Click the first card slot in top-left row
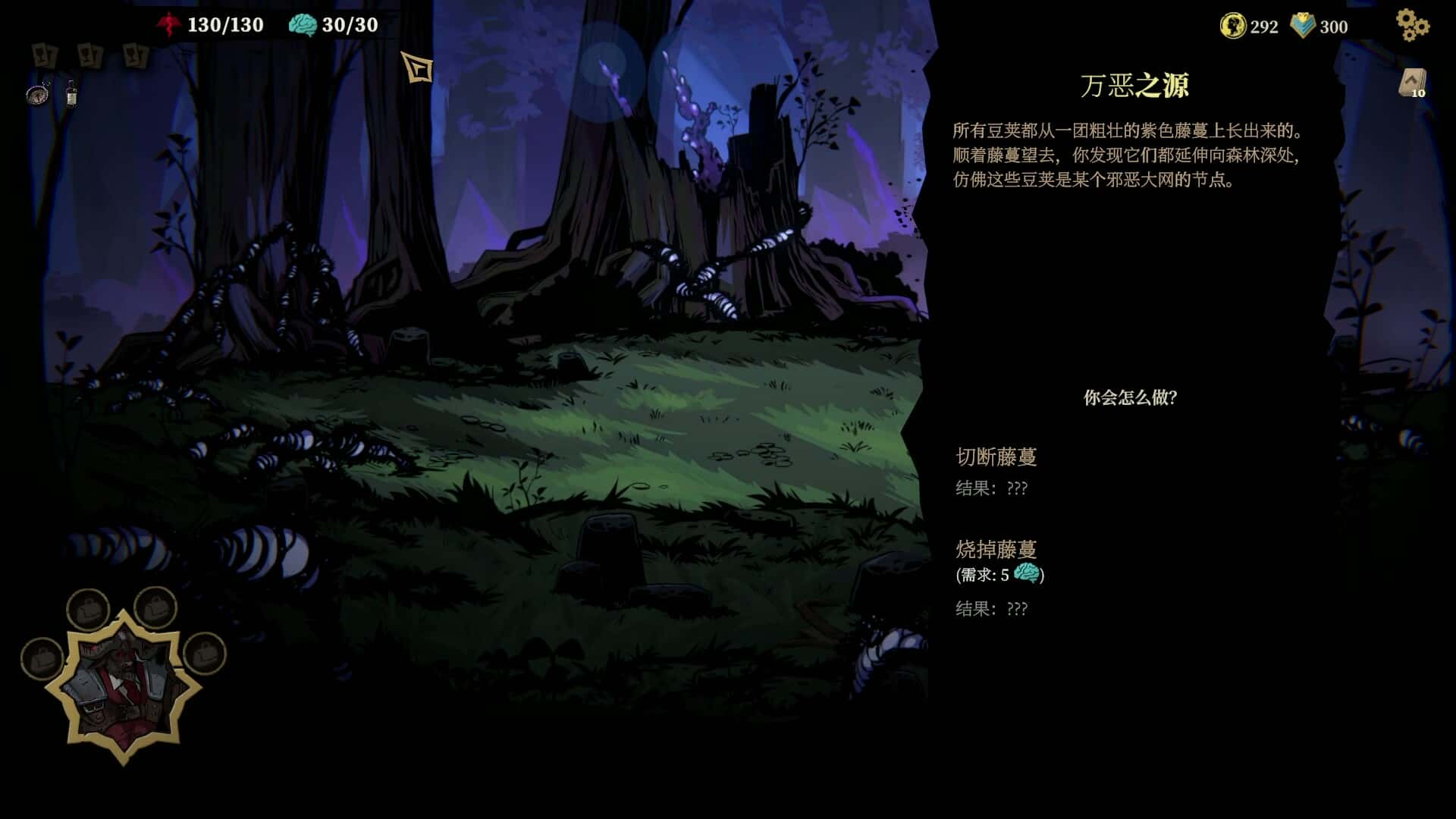Image resolution: width=1456 pixels, height=819 pixels. pyautogui.click(x=43, y=55)
